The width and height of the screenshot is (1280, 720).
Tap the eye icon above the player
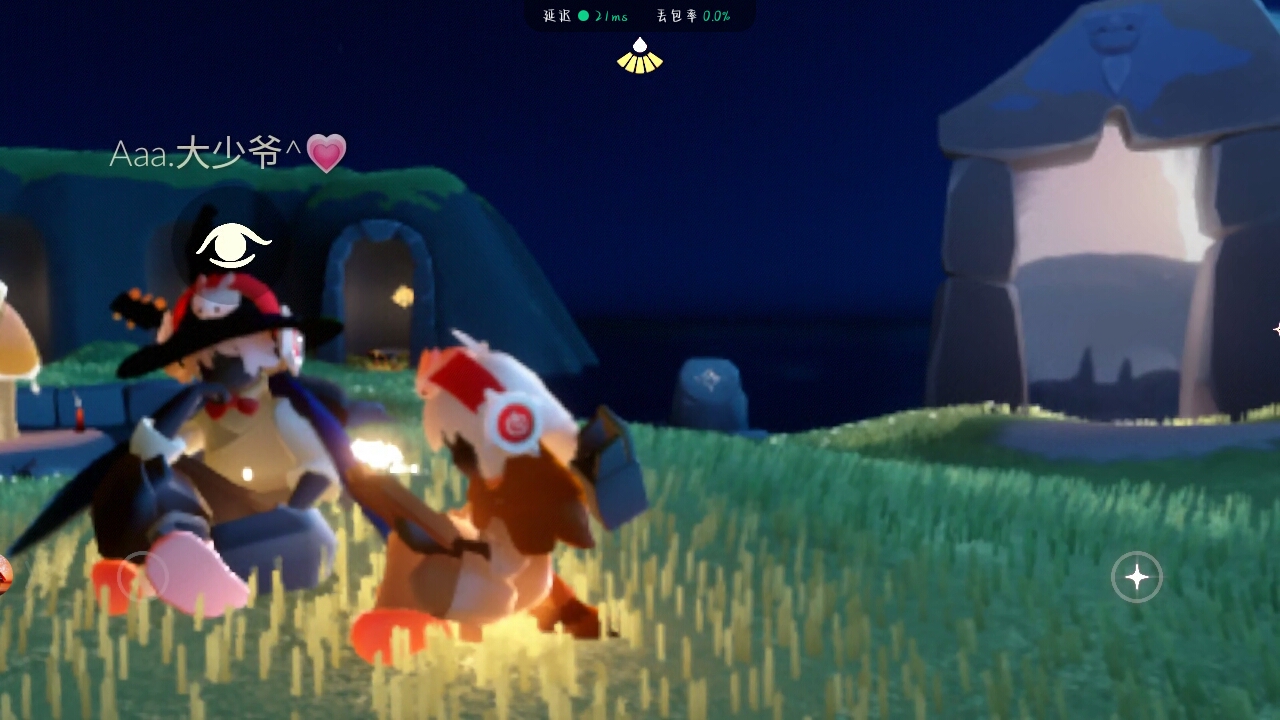[x=233, y=244]
